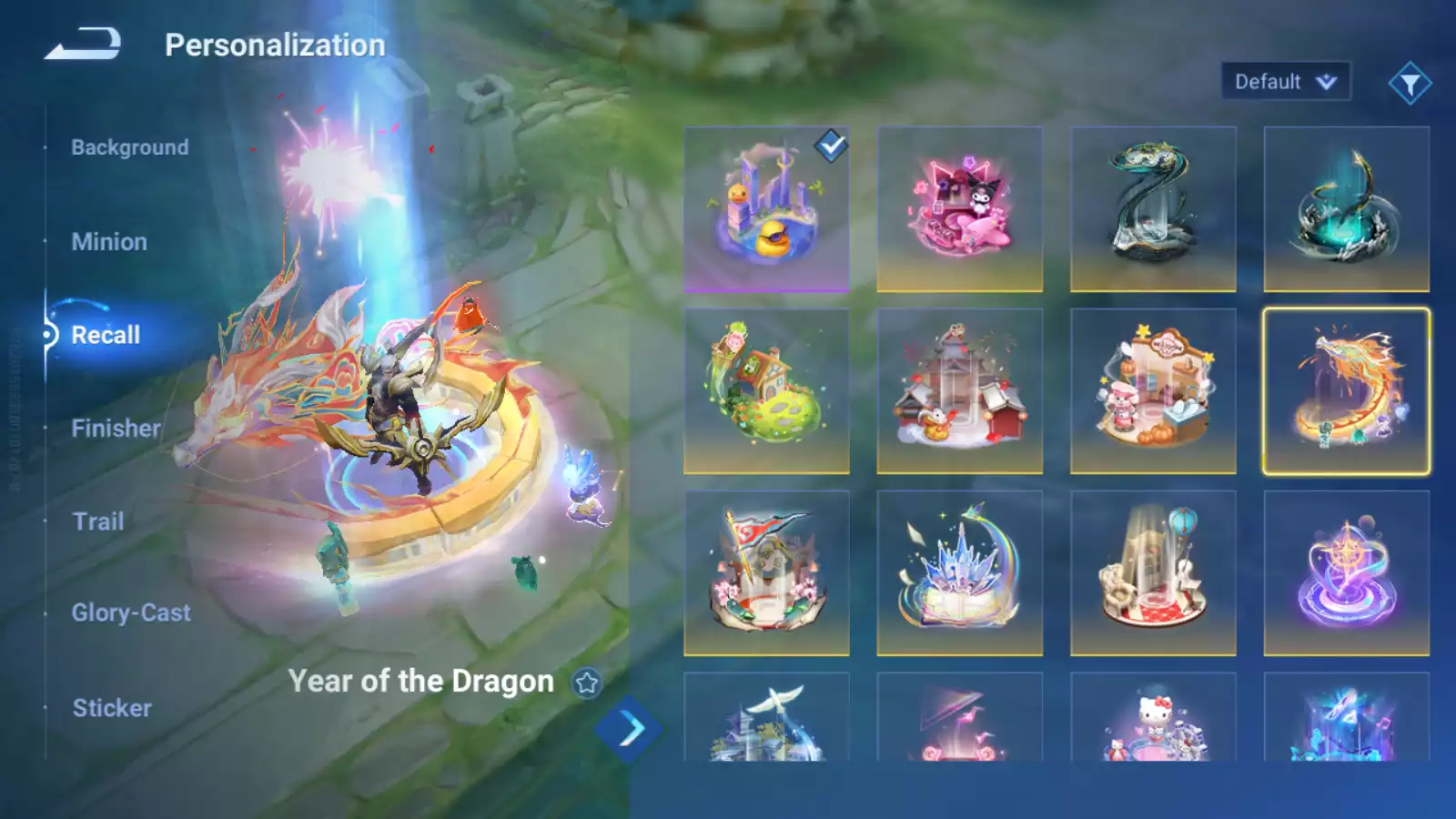
Task: Pick the Hello Kitty recall effect
Action: 1153,719
